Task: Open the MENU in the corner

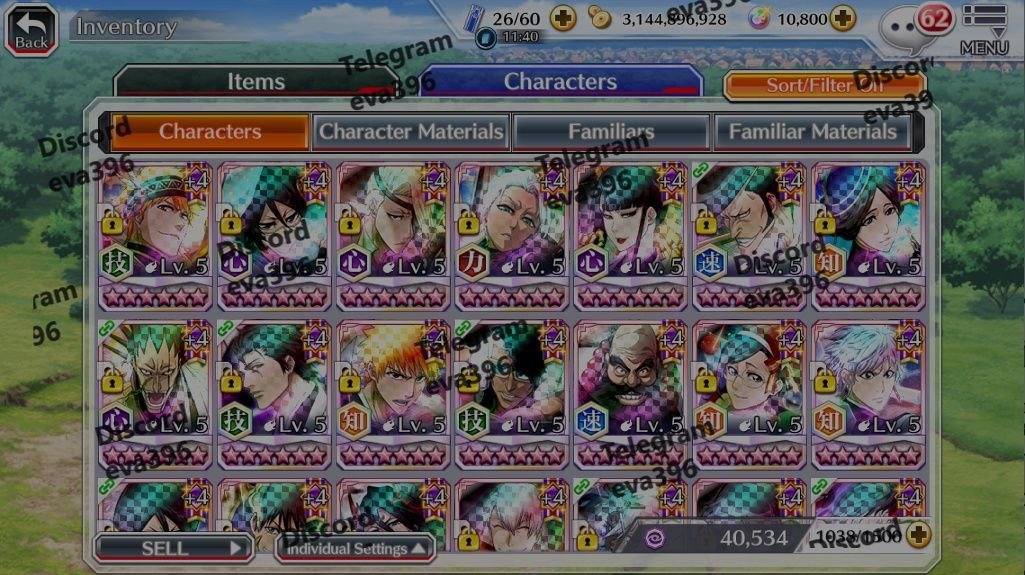Action: pyautogui.click(x=984, y=29)
